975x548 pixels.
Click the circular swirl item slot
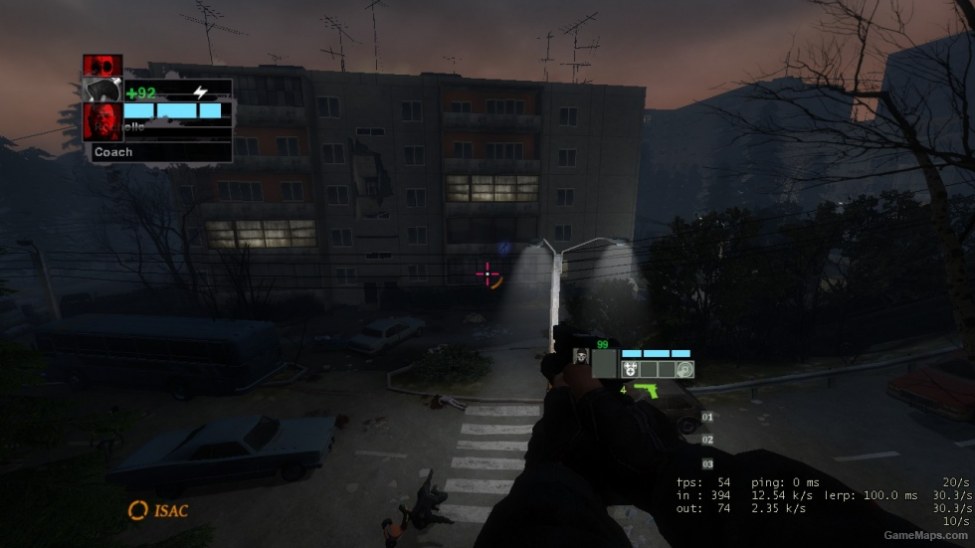click(x=684, y=369)
